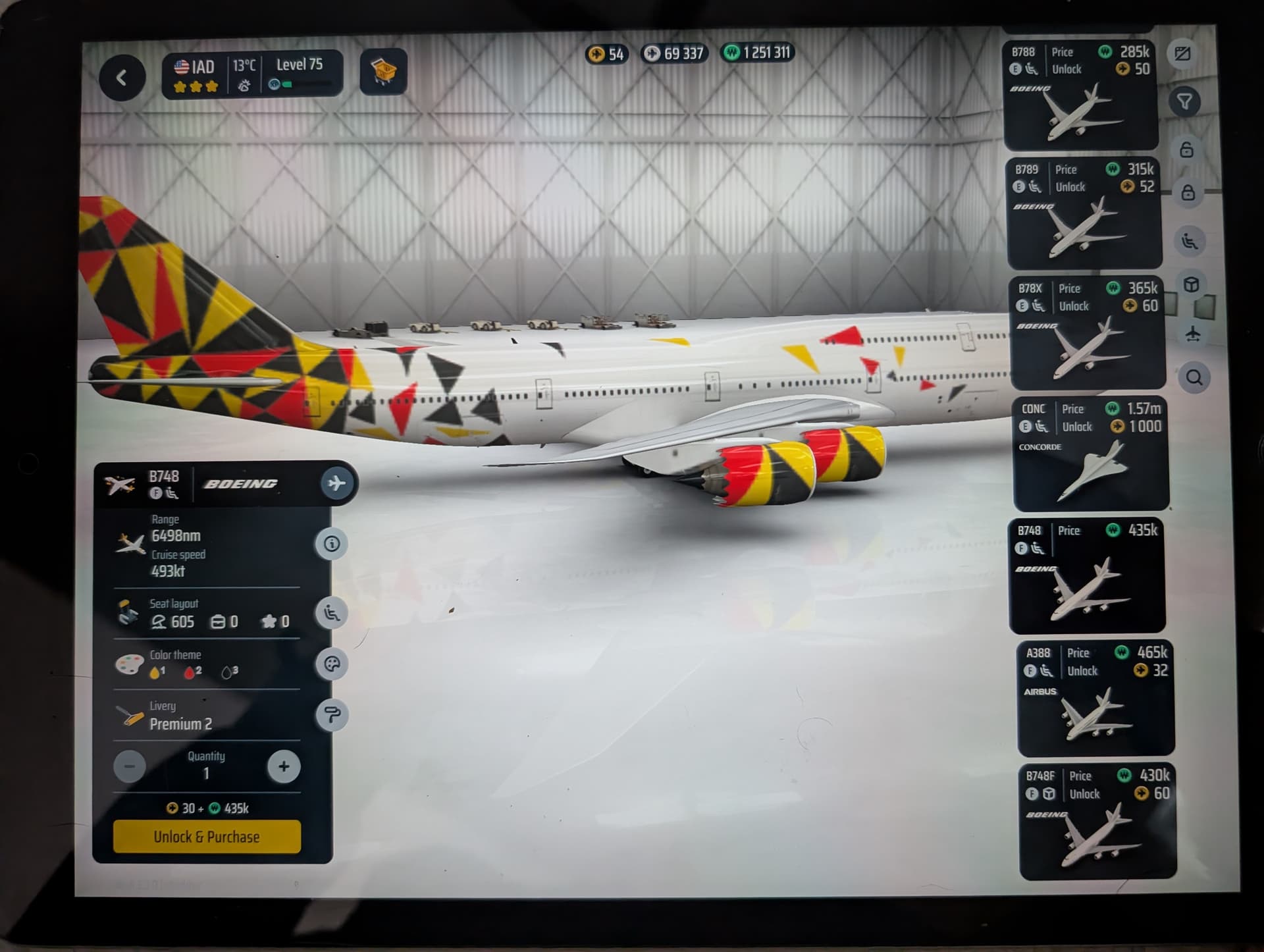Open the shop cart icon
This screenshot has width=1264, height=952.
383,71
